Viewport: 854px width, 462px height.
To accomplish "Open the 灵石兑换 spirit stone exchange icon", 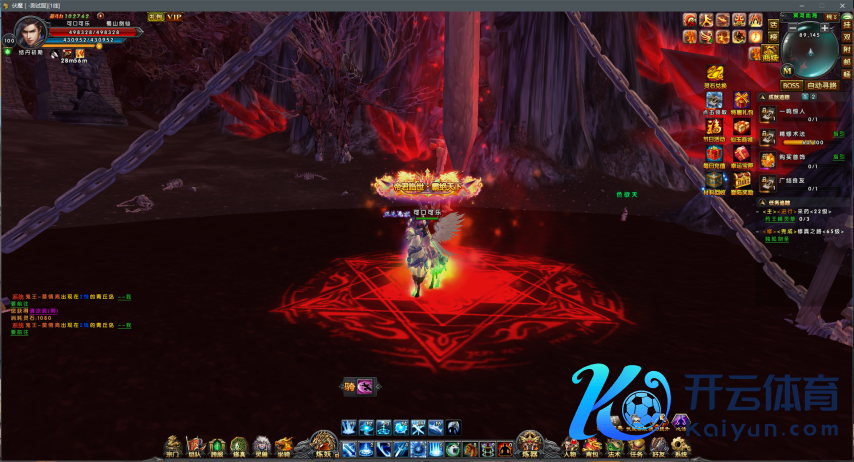I will (715, 75).
